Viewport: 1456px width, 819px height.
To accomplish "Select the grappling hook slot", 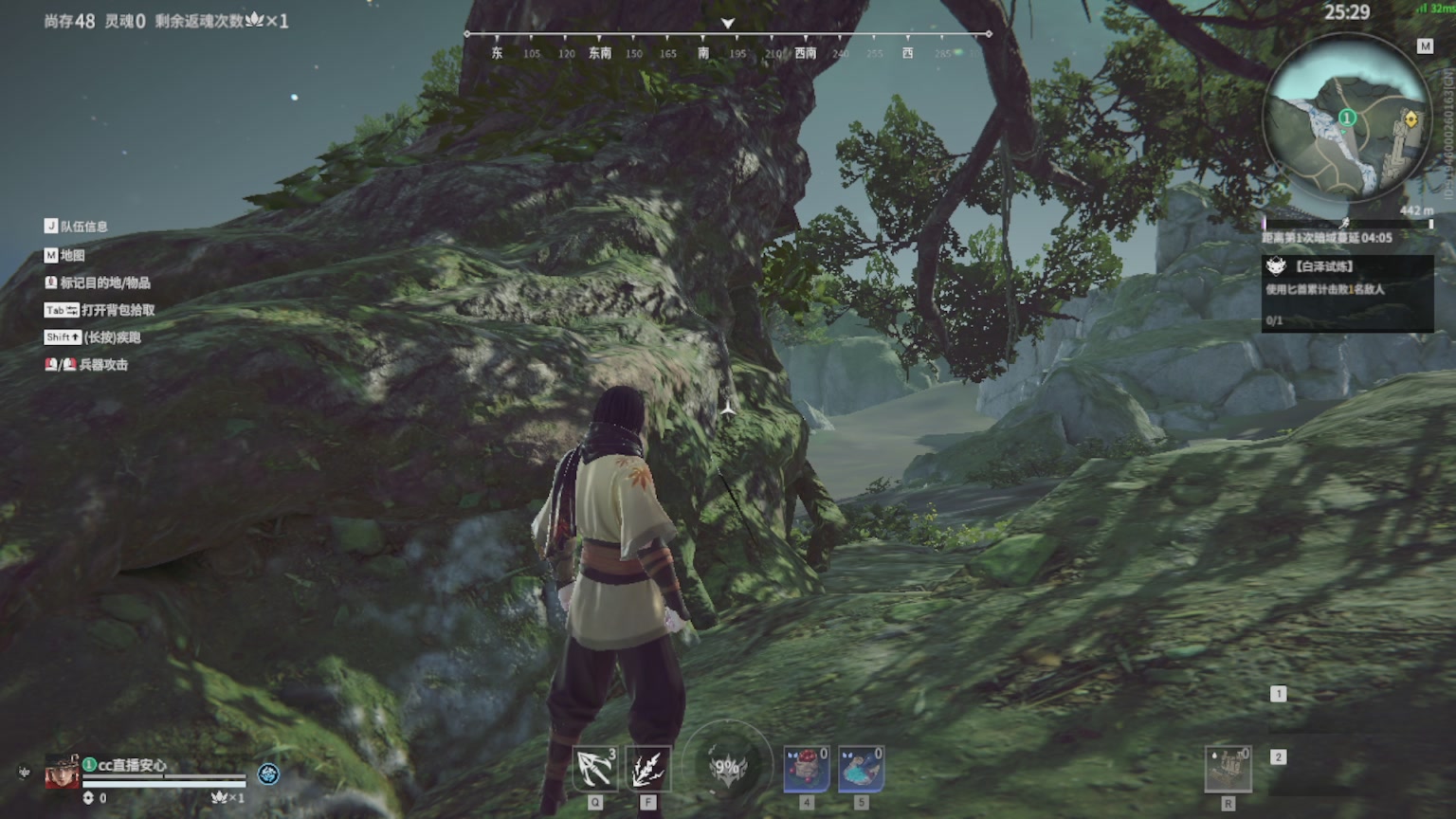I will pos(595,769).
